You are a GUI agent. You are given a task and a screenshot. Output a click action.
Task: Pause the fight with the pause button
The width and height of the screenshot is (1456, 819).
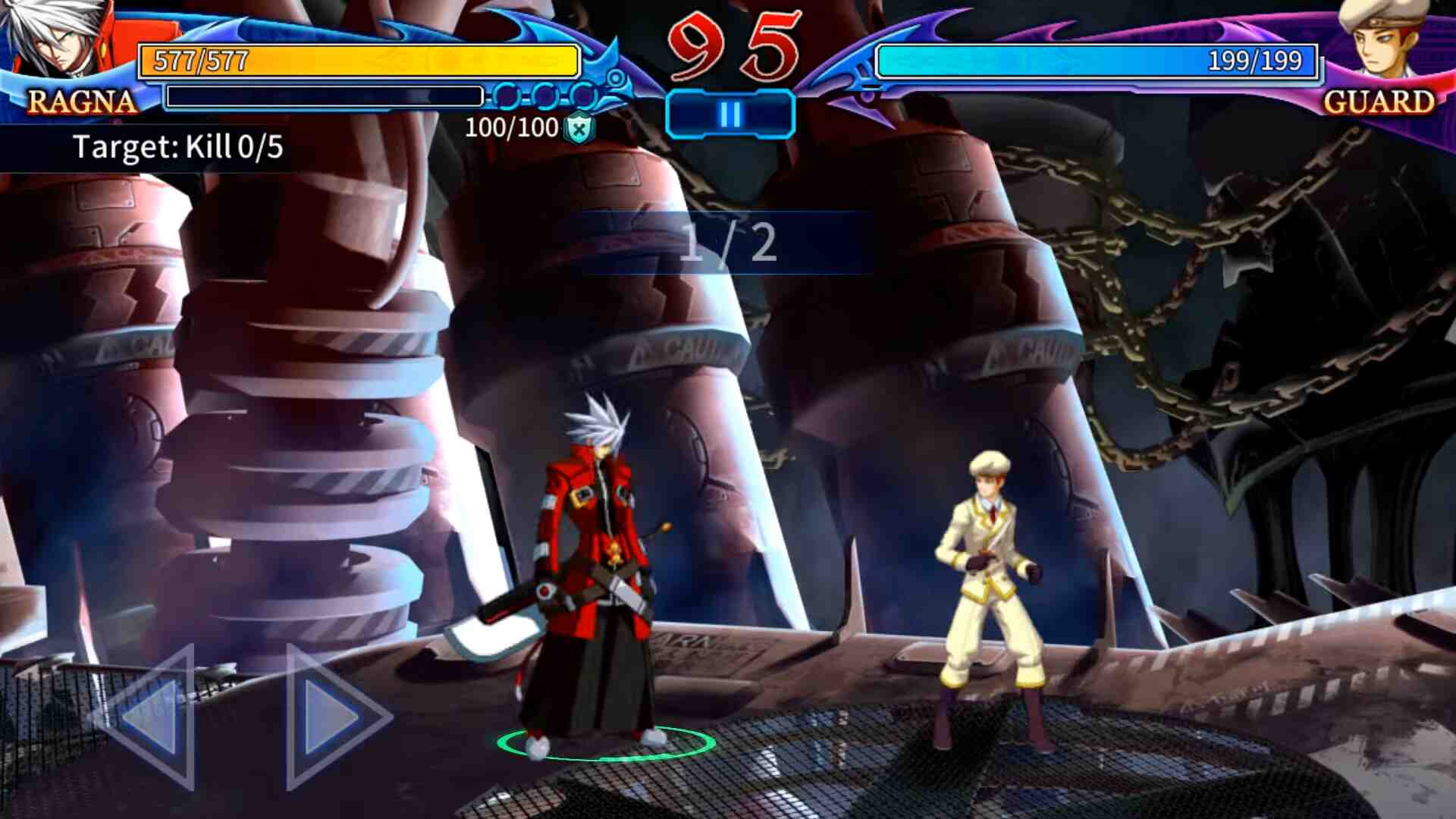click(730, 115)
